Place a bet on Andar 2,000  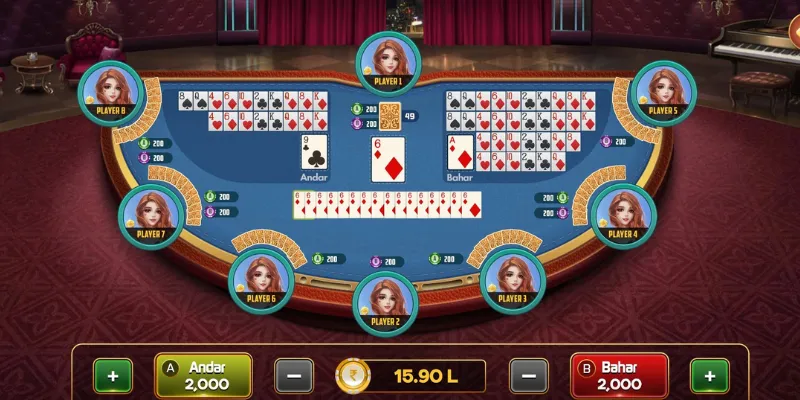click(x=204, y=375)
